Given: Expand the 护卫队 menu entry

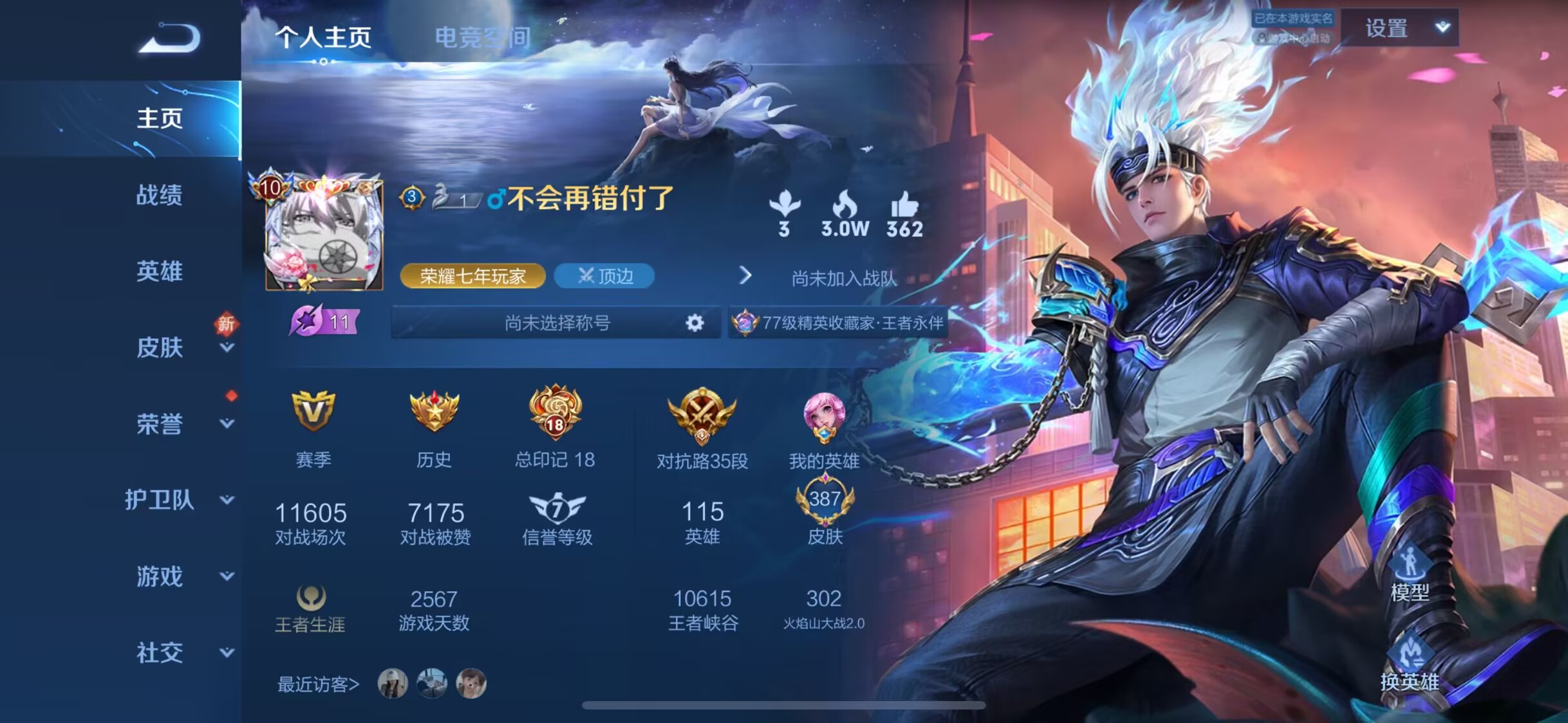Looking at the screenshot, I should [227, 500].
